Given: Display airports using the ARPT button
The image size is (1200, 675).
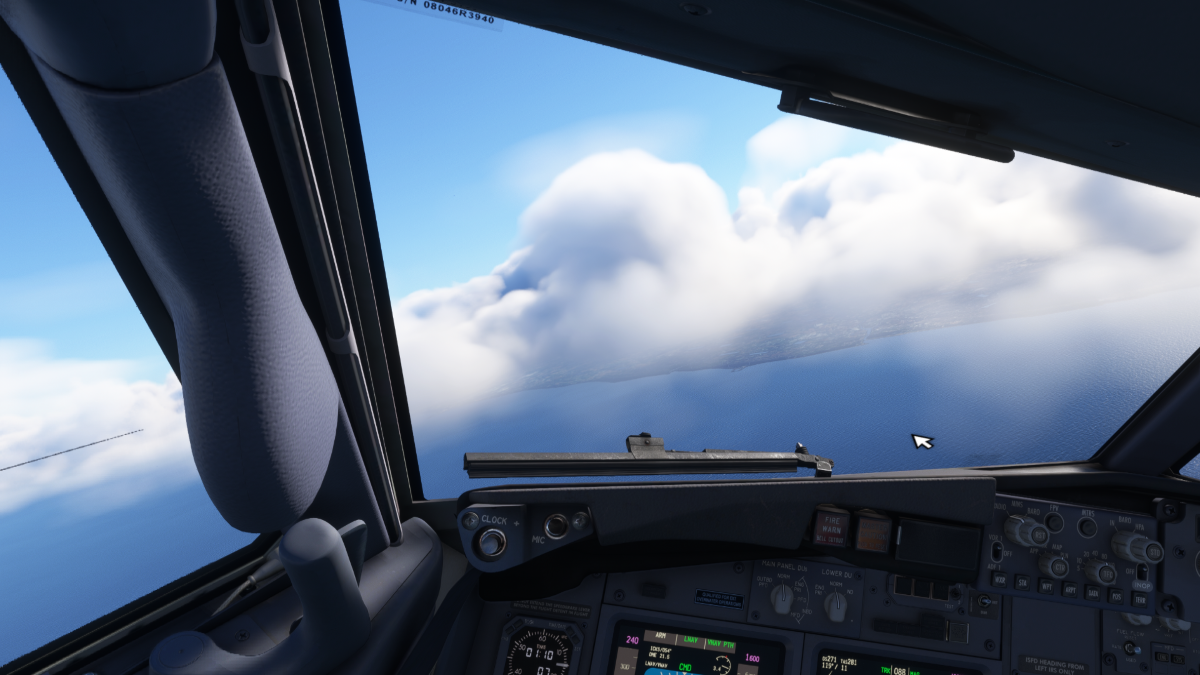Looking at the screenshot, I should 1069,590.
